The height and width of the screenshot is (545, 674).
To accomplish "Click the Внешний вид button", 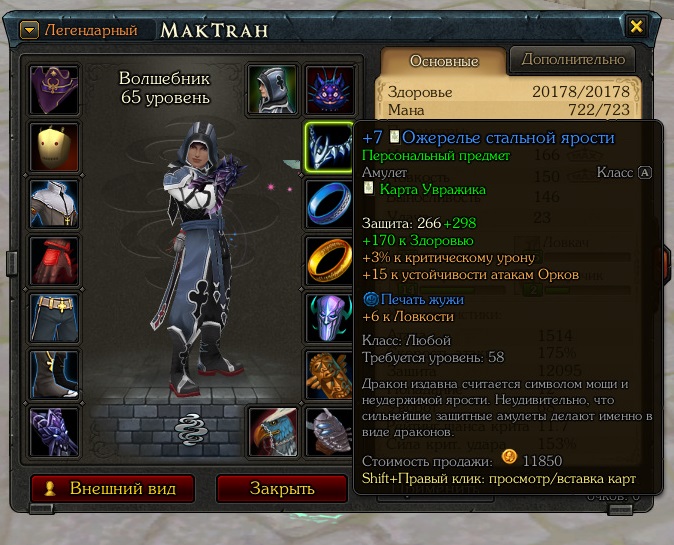I will coord(109,489).
